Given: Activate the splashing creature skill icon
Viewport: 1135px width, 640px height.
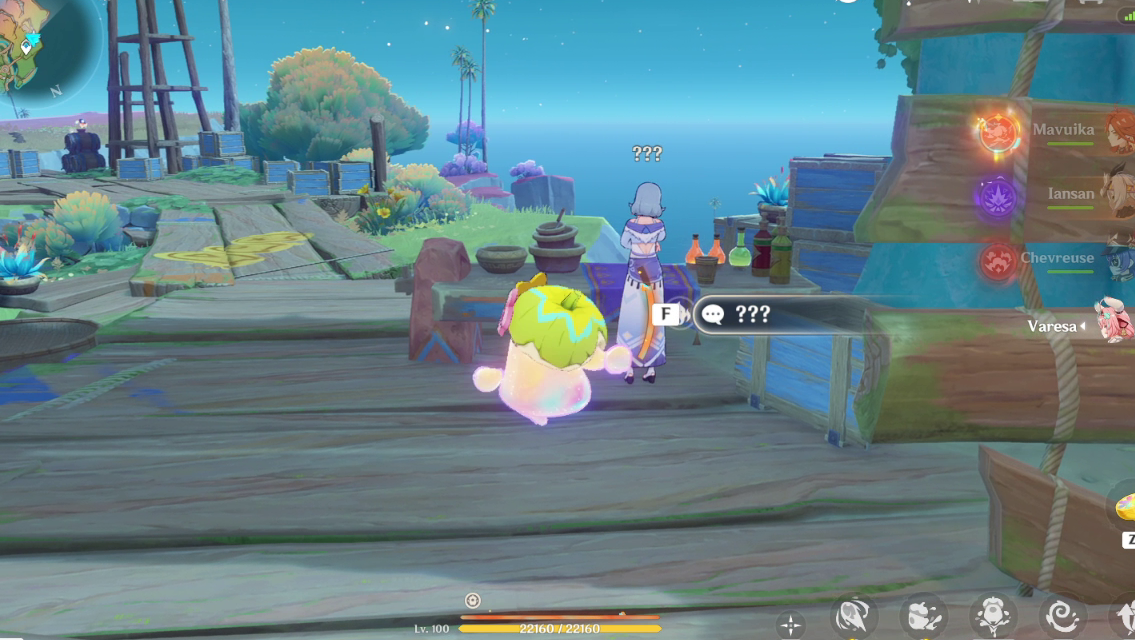Looking at the screenshot, I should [922, 617].
